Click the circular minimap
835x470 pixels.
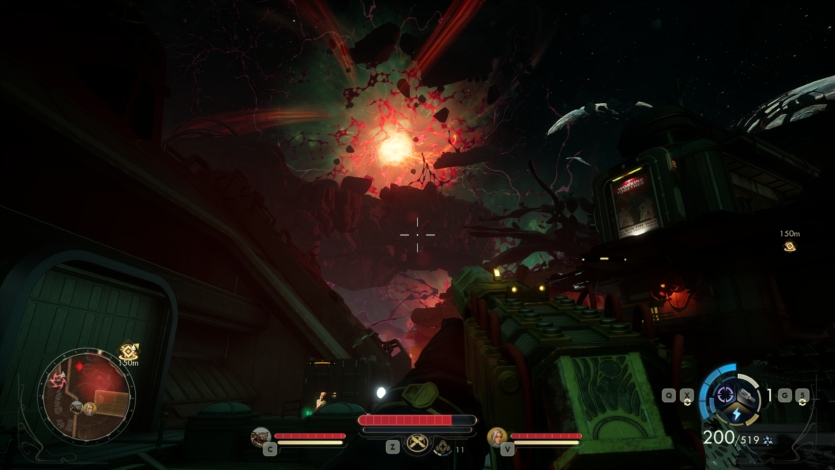pyautogui.click(x=86, y=394)
